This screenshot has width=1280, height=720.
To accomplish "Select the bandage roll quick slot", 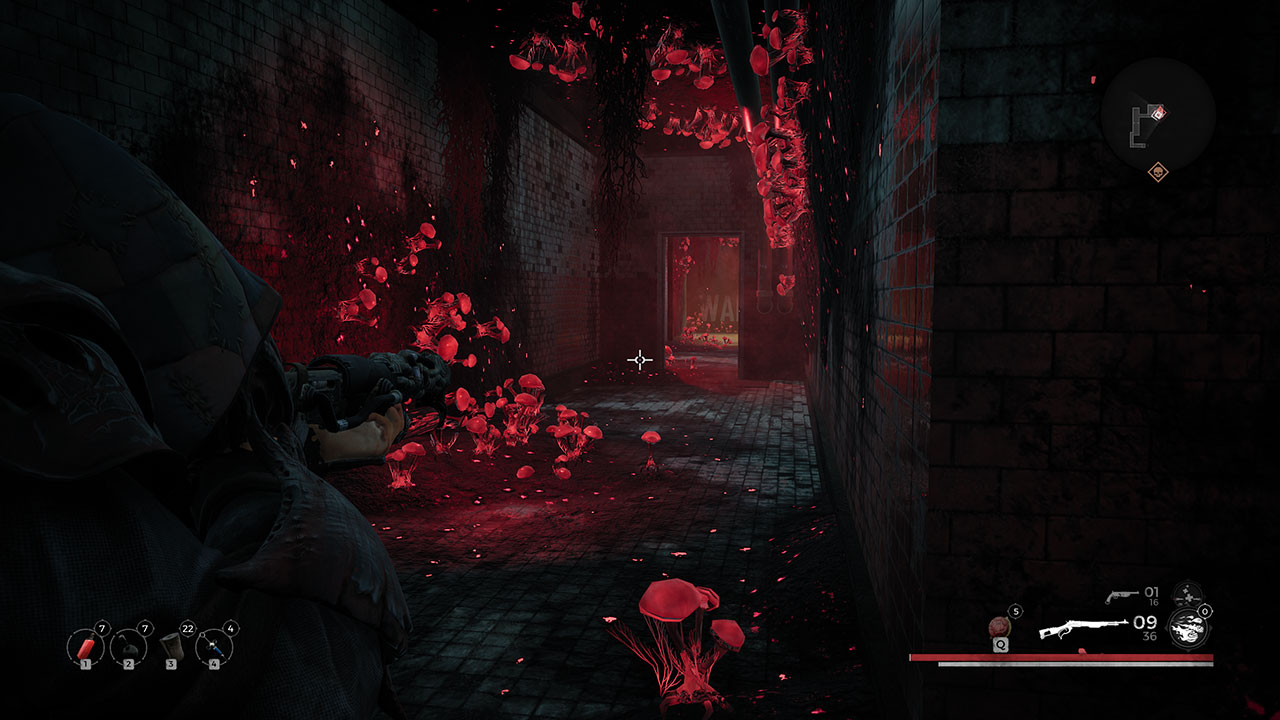I will tap(171, 647).
